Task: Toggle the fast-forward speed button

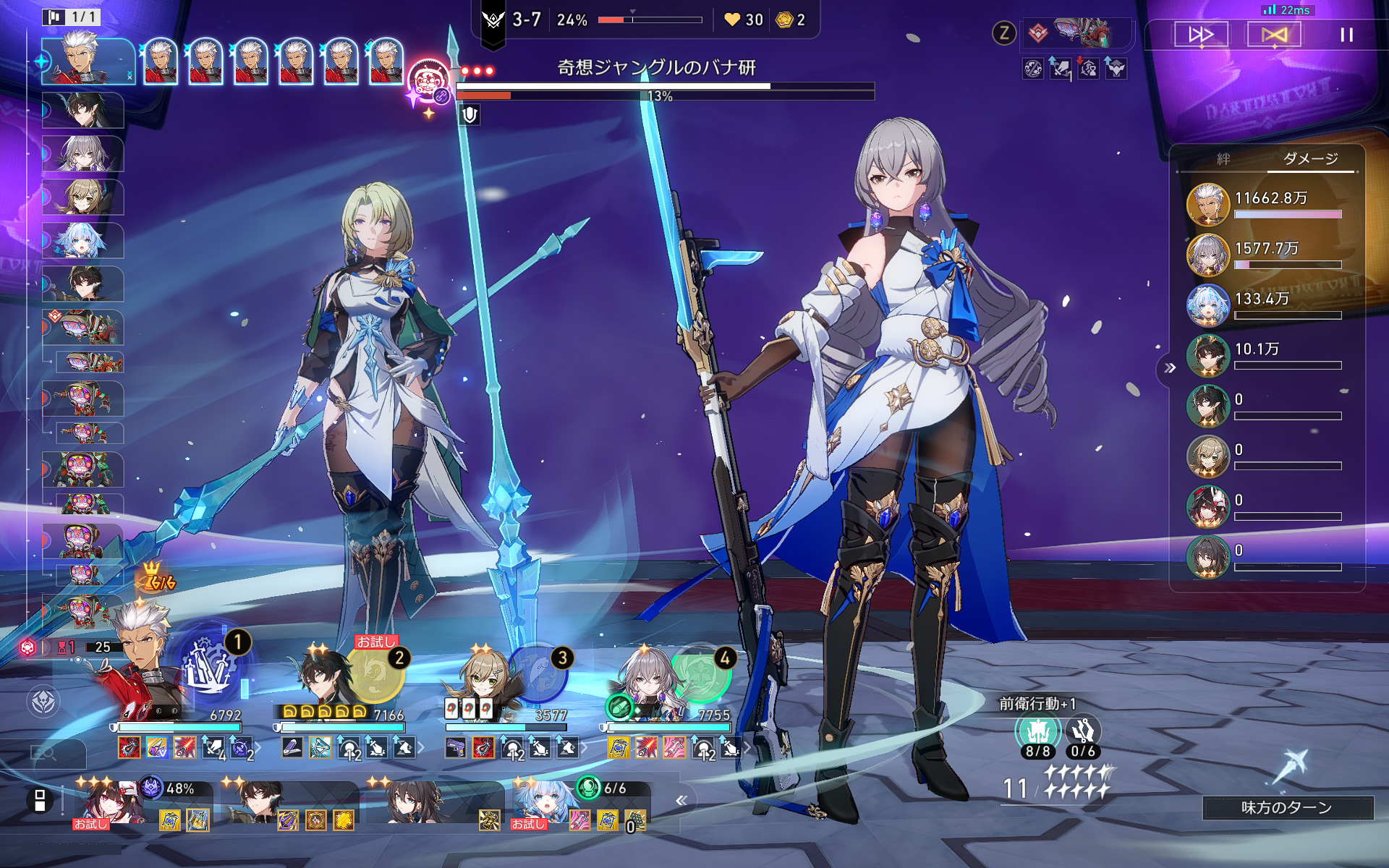Action: (x=1201, y=35)
